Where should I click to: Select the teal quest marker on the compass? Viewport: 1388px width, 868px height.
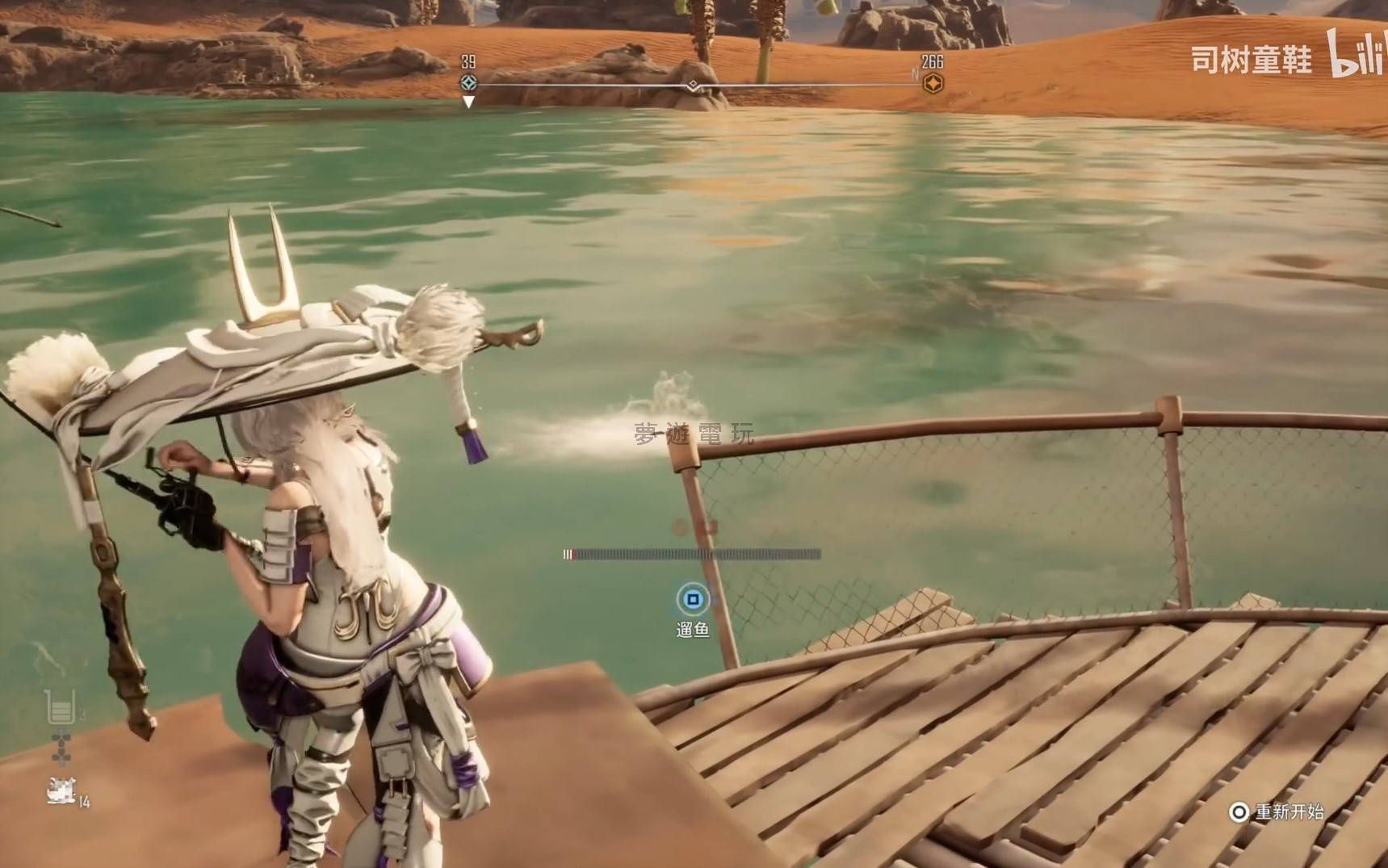(x=468, y=82)
